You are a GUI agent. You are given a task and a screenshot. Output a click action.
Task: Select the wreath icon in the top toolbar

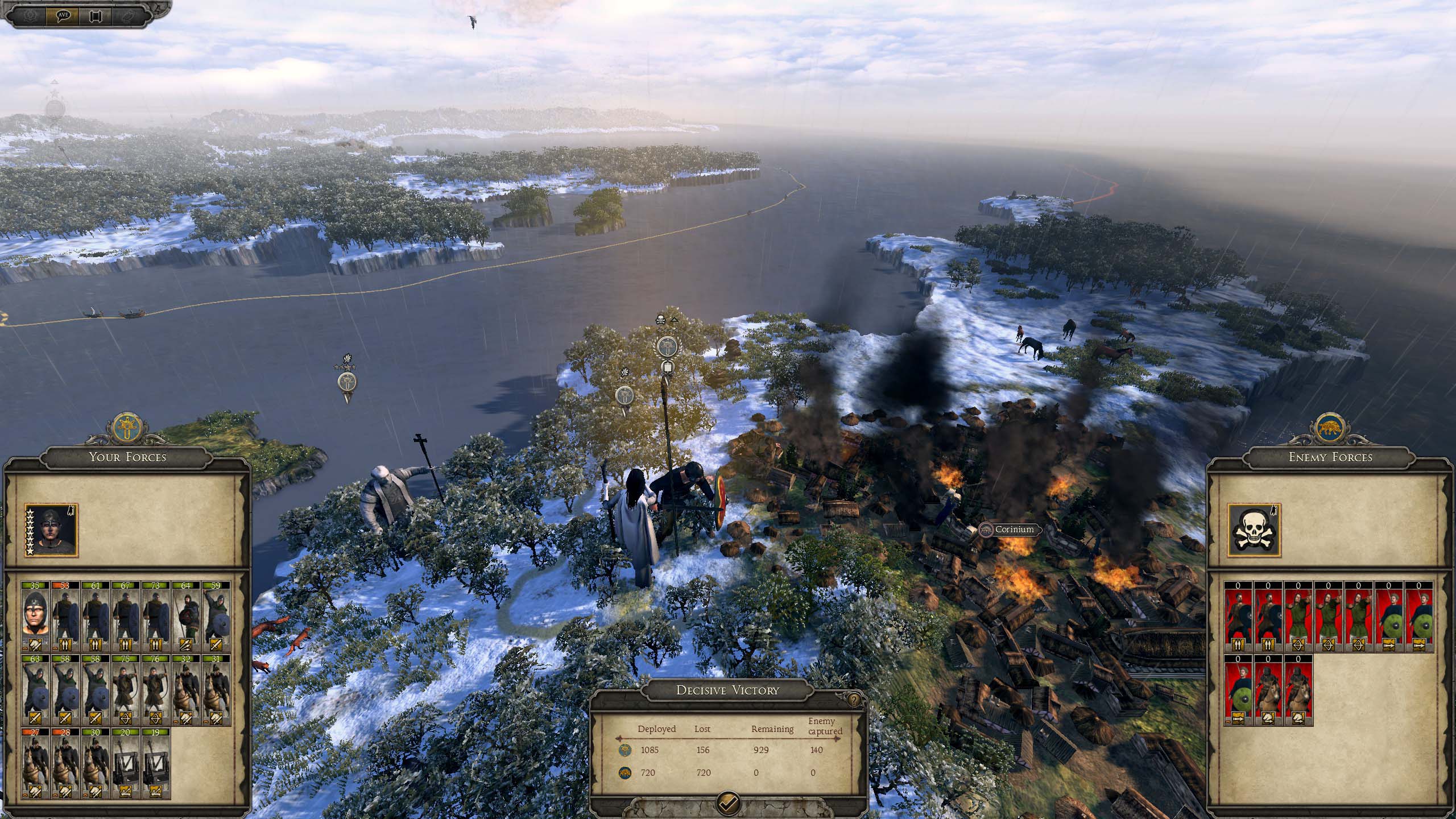[30, 15]
